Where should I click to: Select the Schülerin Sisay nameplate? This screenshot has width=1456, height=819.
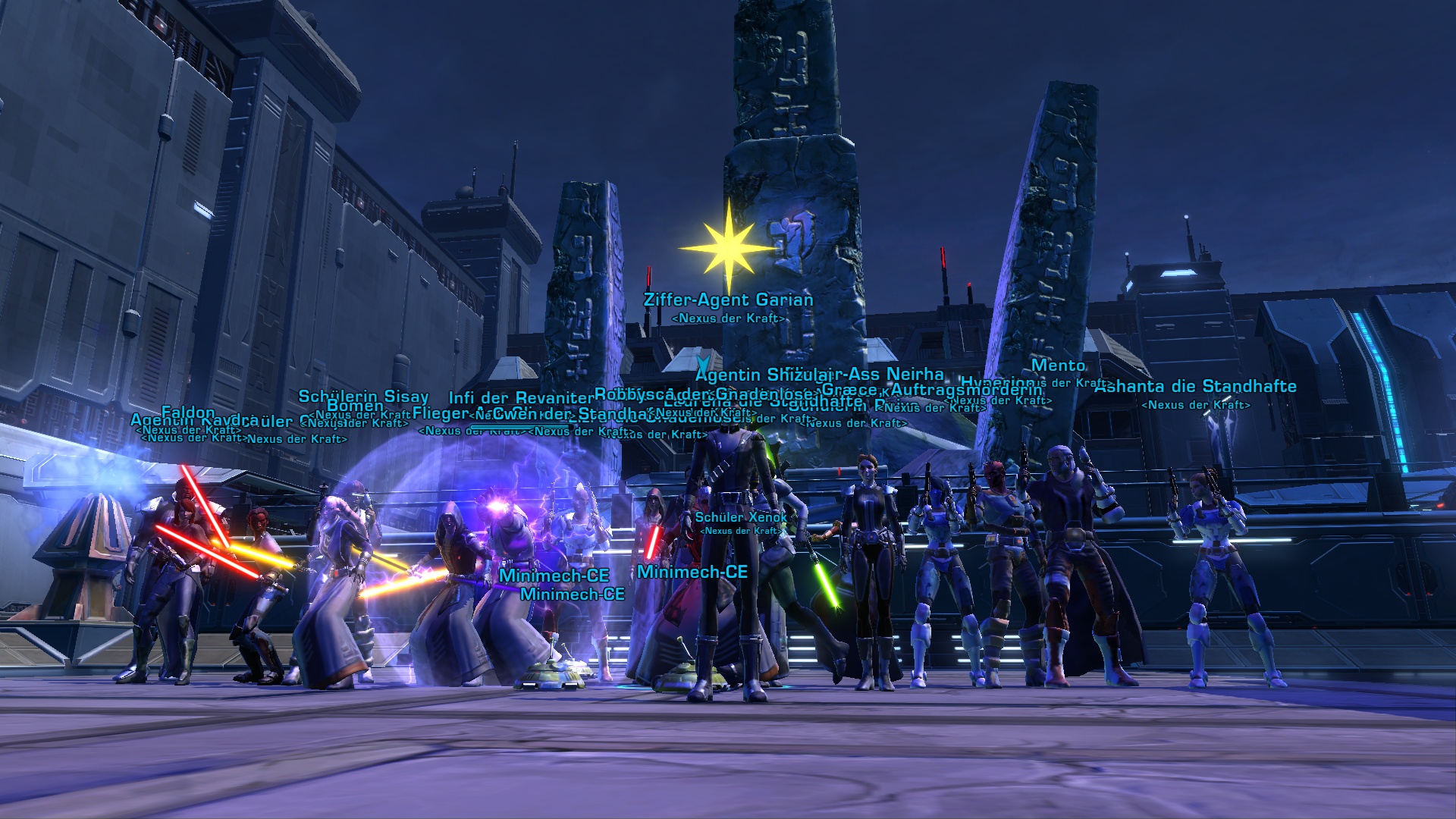(x=363, y=397)
